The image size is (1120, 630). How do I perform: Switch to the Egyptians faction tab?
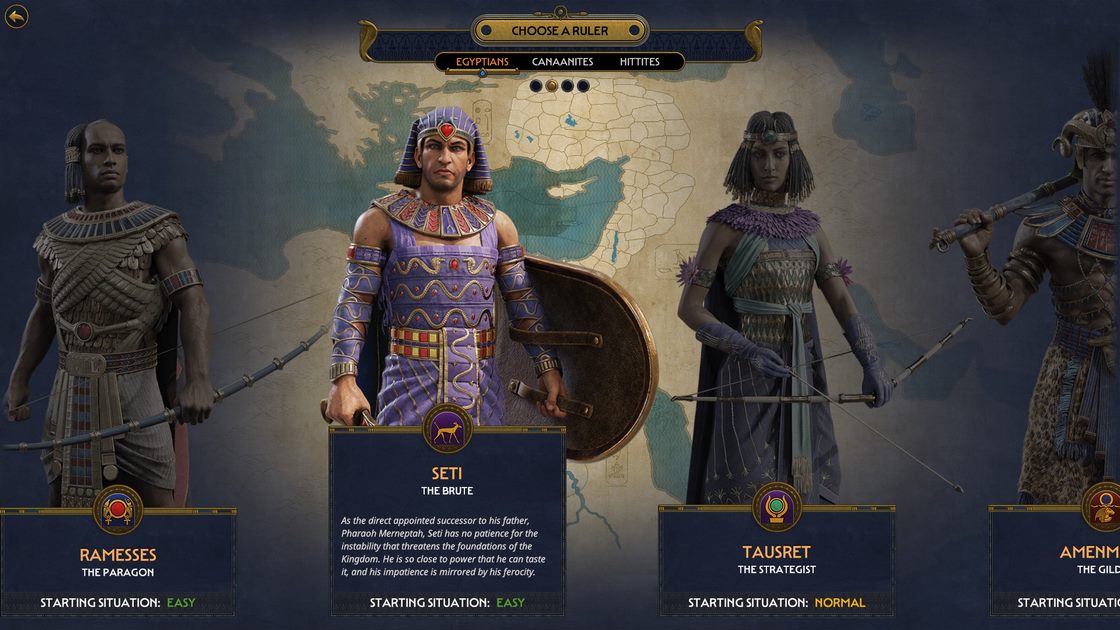(482, 62)
